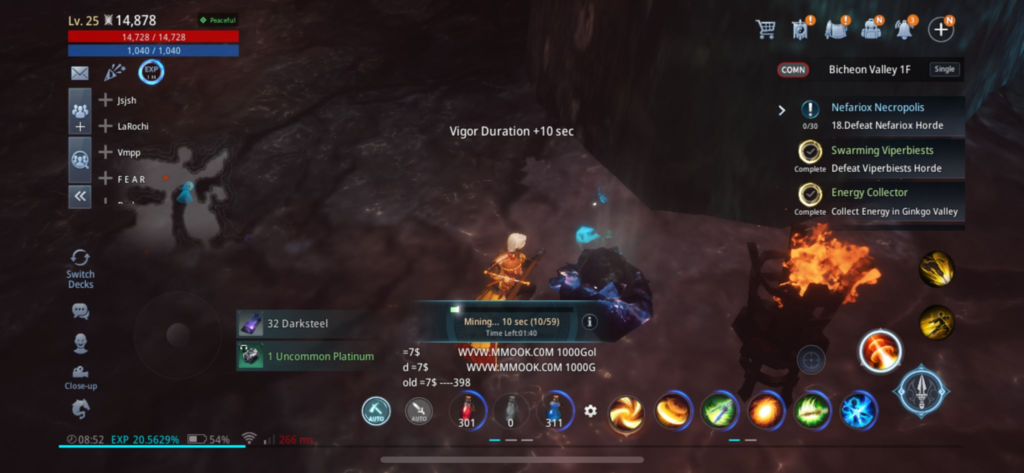Check the notification bell
Viewport: 1024px width, 473px height.
tap(906, 29)
